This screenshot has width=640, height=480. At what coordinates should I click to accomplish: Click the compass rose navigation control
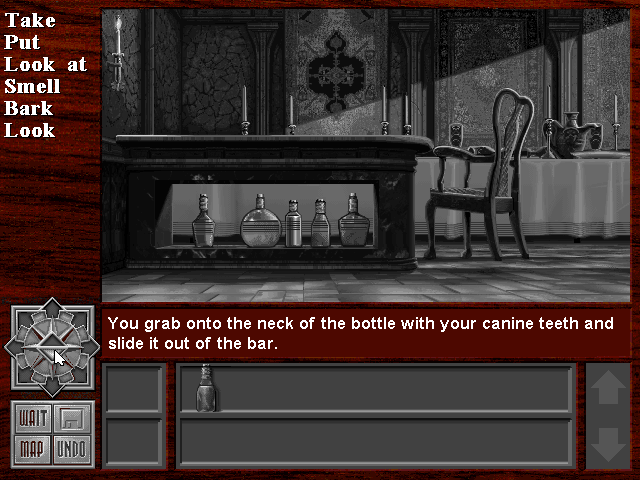pyautogui.click(x=53, y=346)
